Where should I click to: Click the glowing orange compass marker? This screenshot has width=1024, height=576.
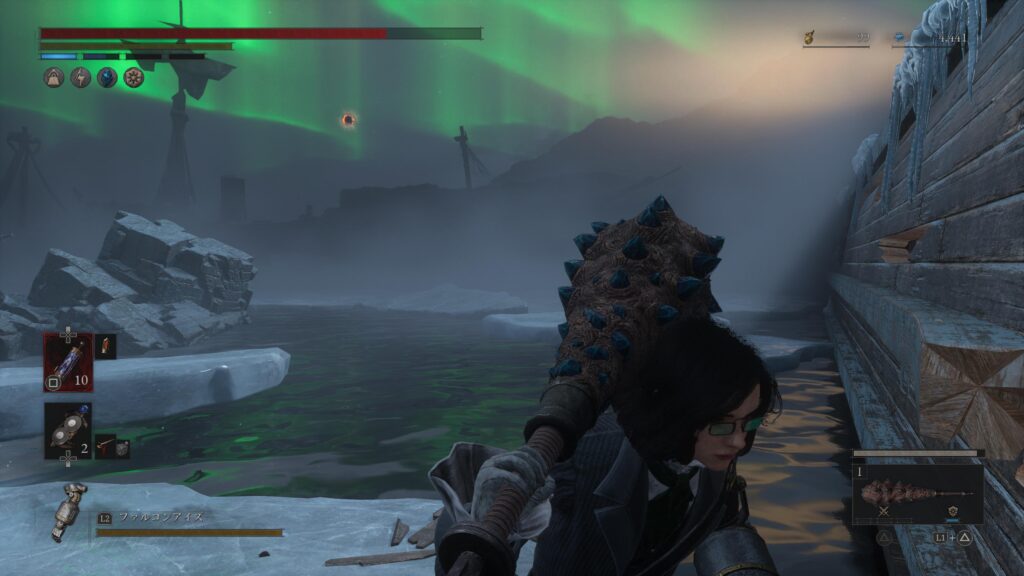(348, 120)
